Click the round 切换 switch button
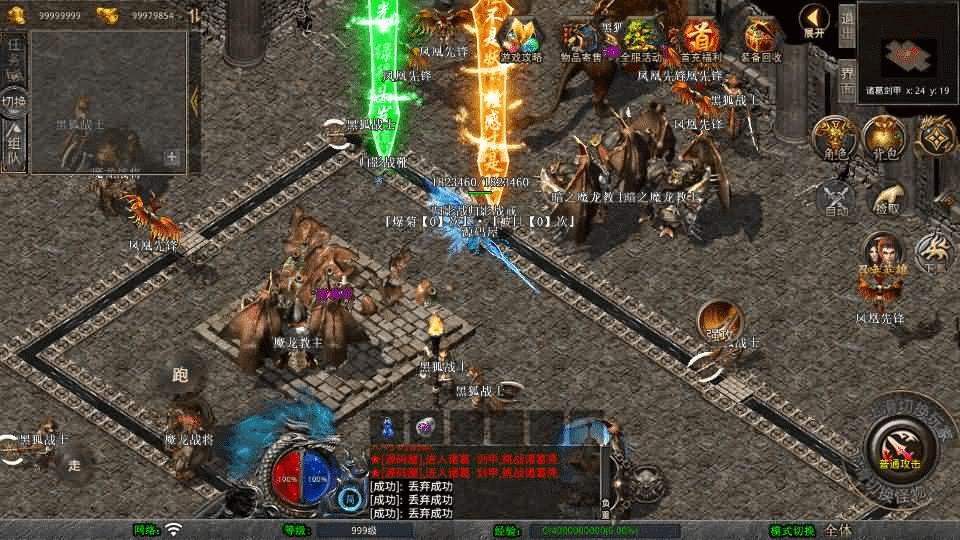Viewport: 960px width, 540px height. click(14, 101)
